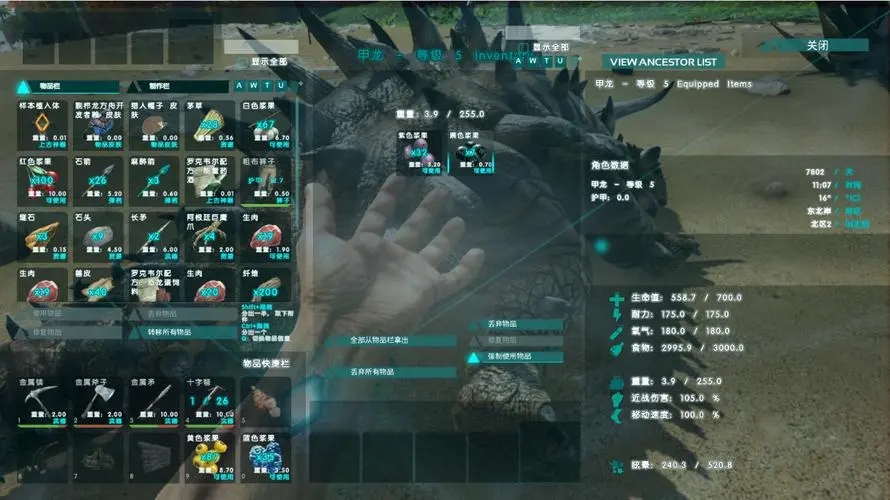Open VIEW ANCESTOR LIST
This screenshot has height=500, width=890.
(x=664, y=62)
